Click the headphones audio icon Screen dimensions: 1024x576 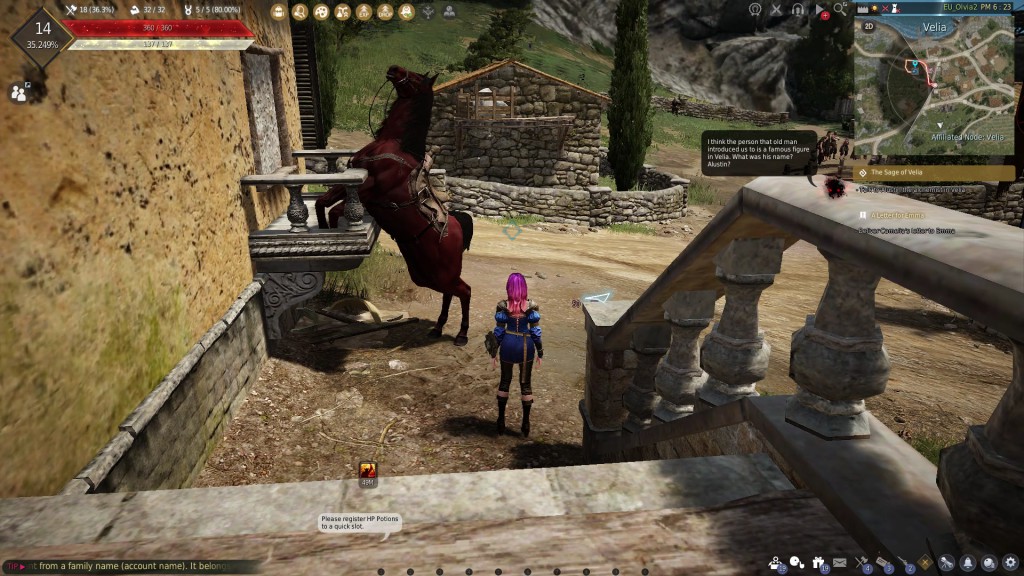pos(797,10)
